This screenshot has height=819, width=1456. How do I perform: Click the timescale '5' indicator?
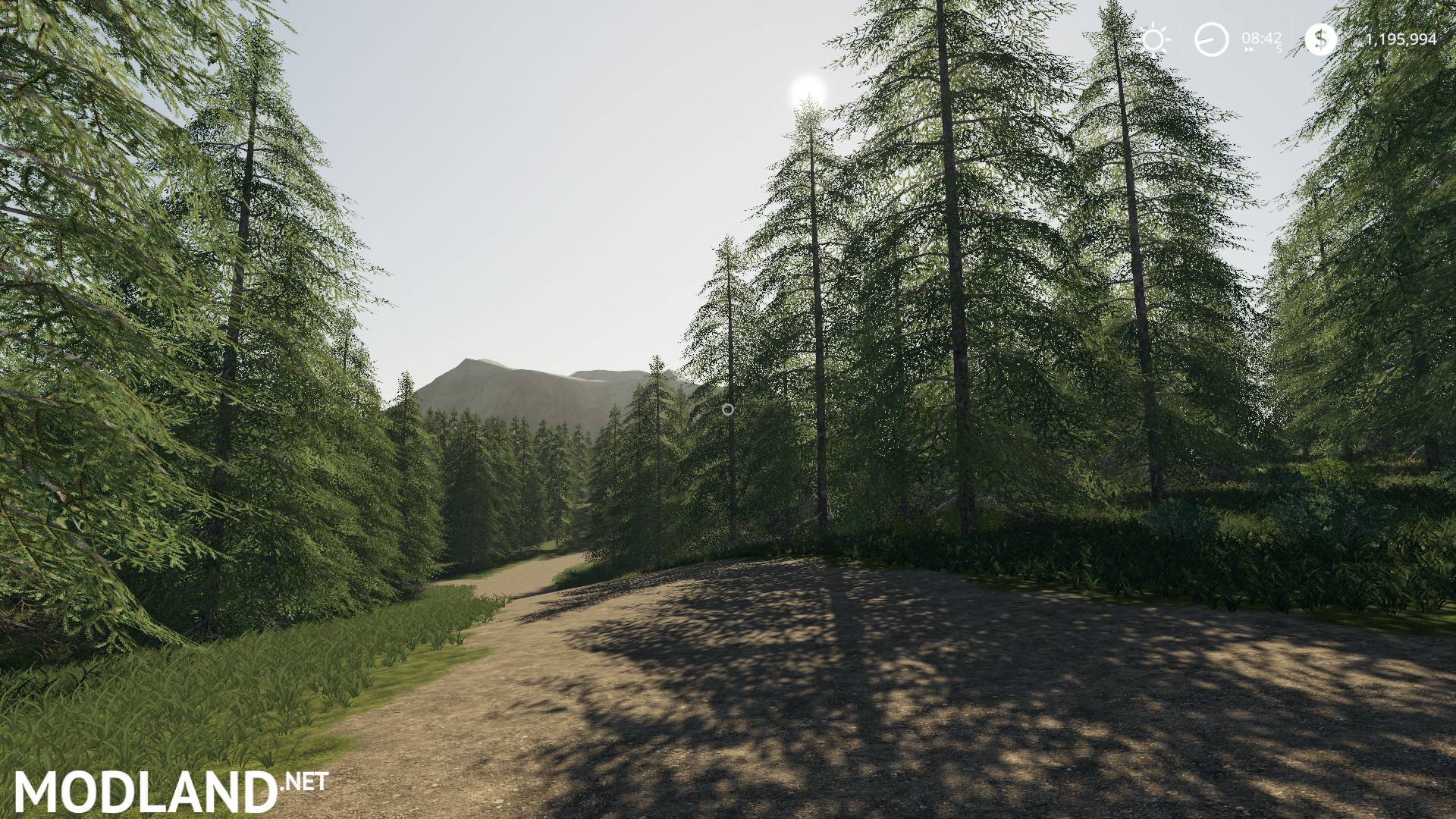pos(1279,48)
